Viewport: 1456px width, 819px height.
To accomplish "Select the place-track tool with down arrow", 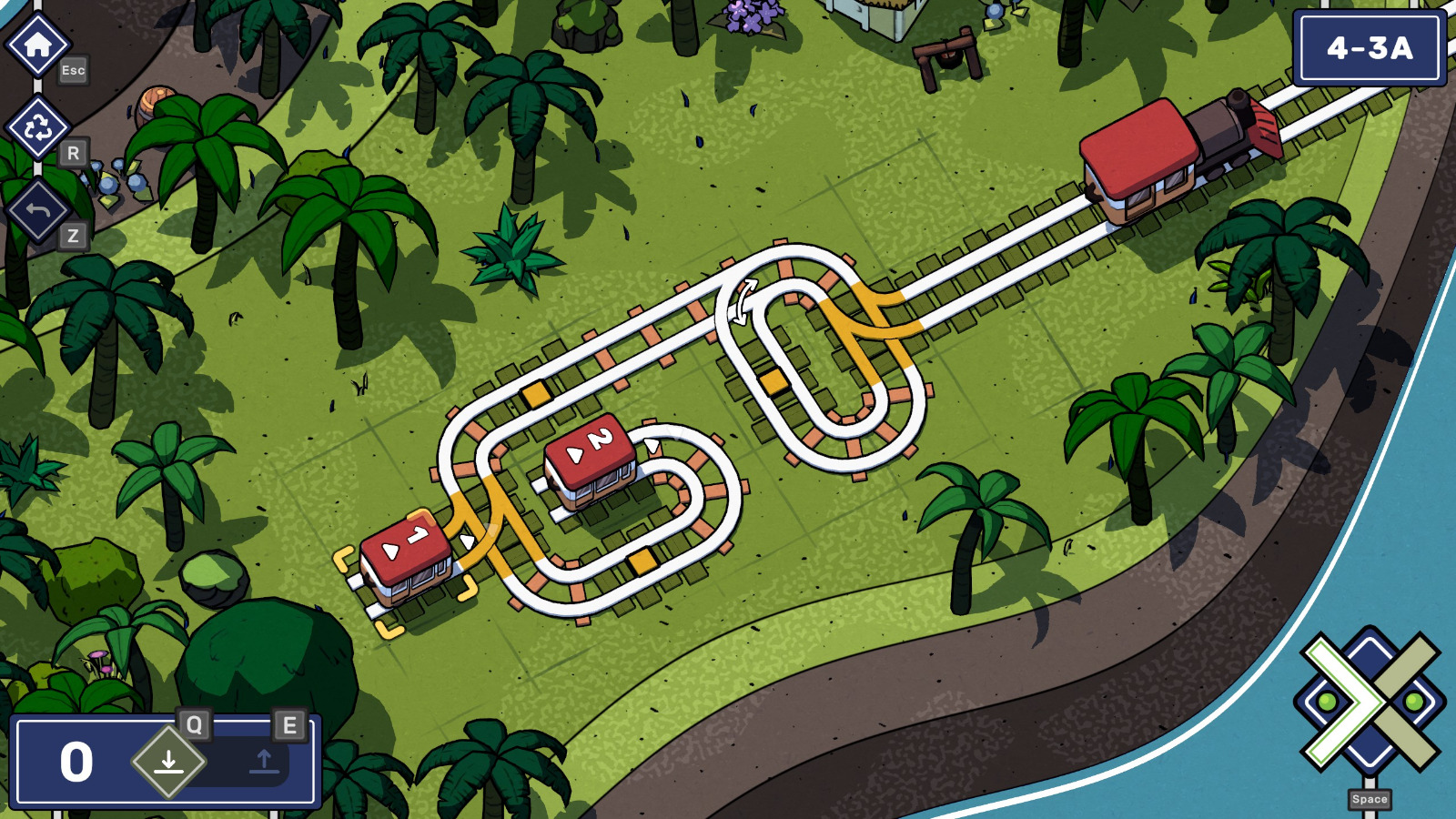I will [x=168, y=761].
